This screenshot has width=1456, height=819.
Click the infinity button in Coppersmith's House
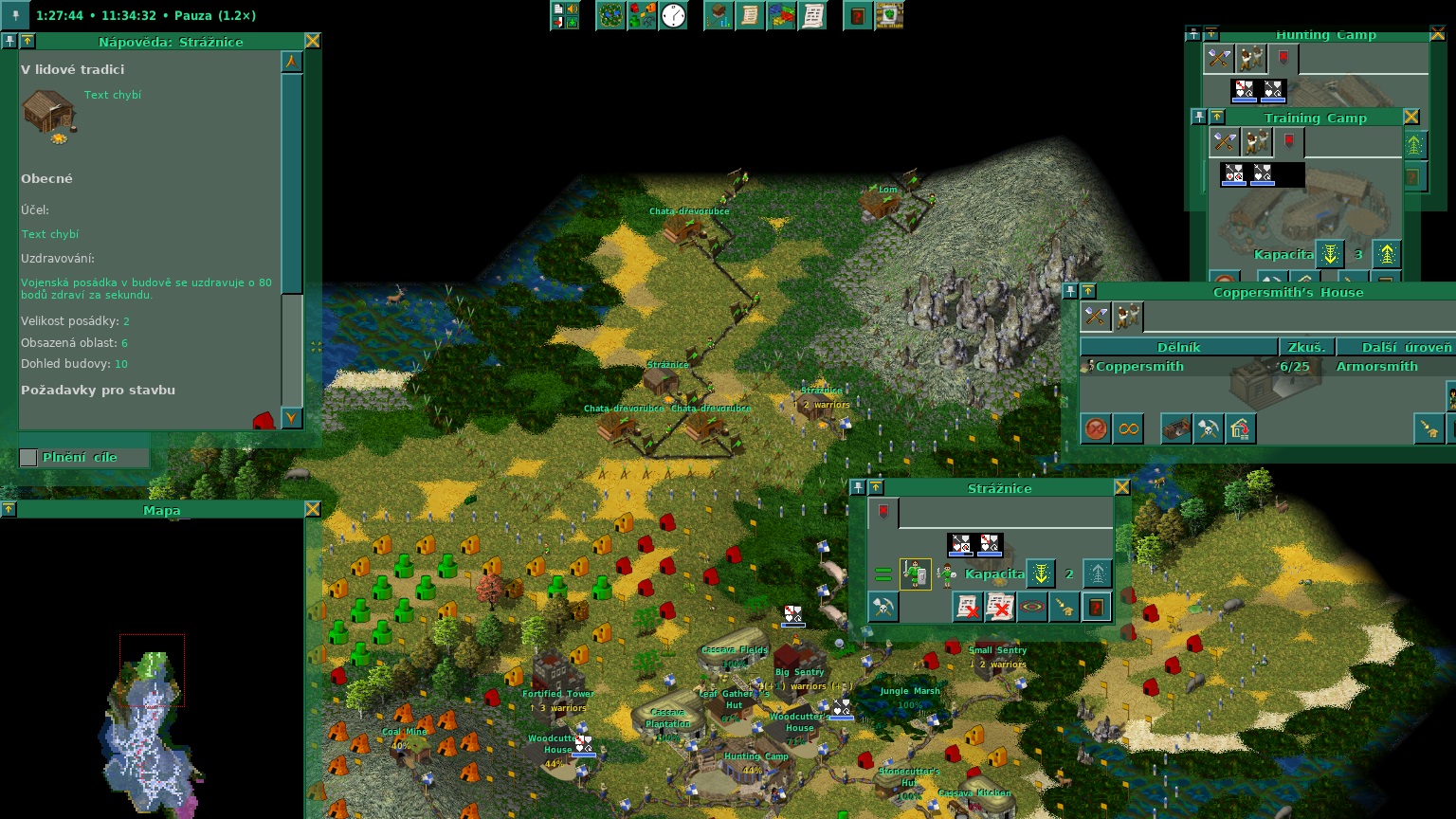point(1128,428)
